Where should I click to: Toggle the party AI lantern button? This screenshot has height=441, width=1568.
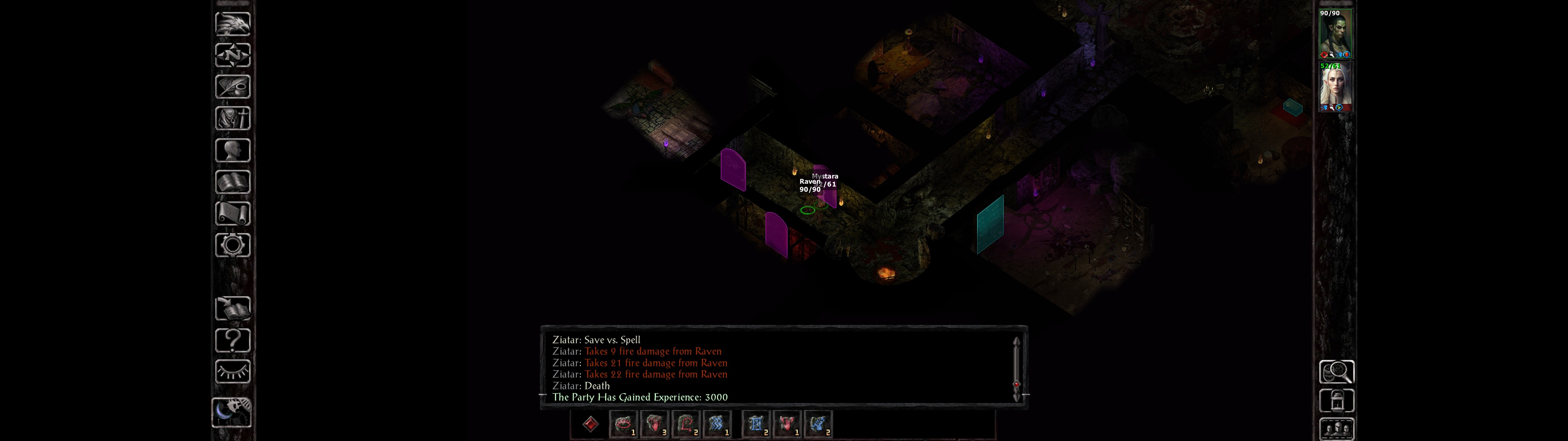click(x=1336, y=401)
